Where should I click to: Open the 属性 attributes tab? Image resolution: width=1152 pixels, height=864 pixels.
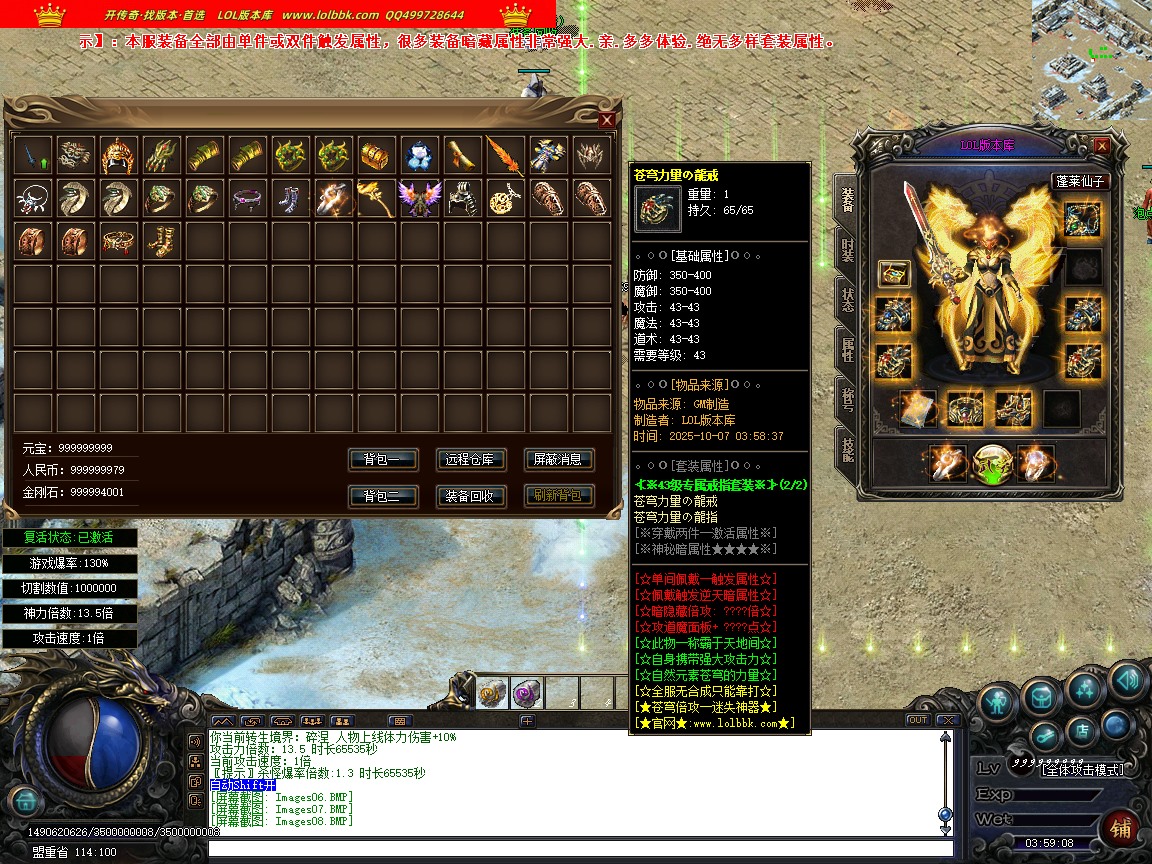(x=847, y=349)
